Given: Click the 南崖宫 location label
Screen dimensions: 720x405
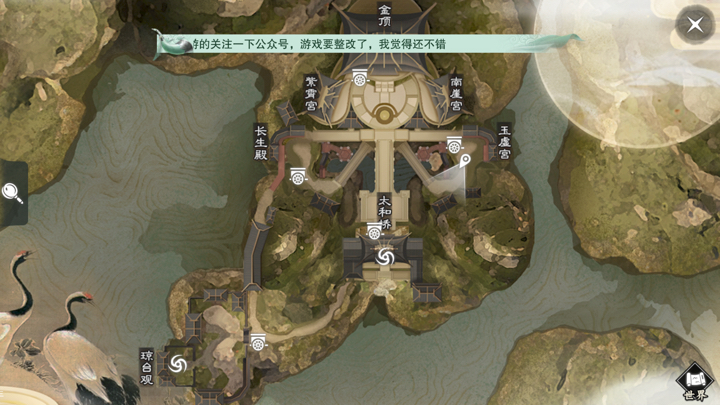Looking at the screenshot, I should [456, 95].
